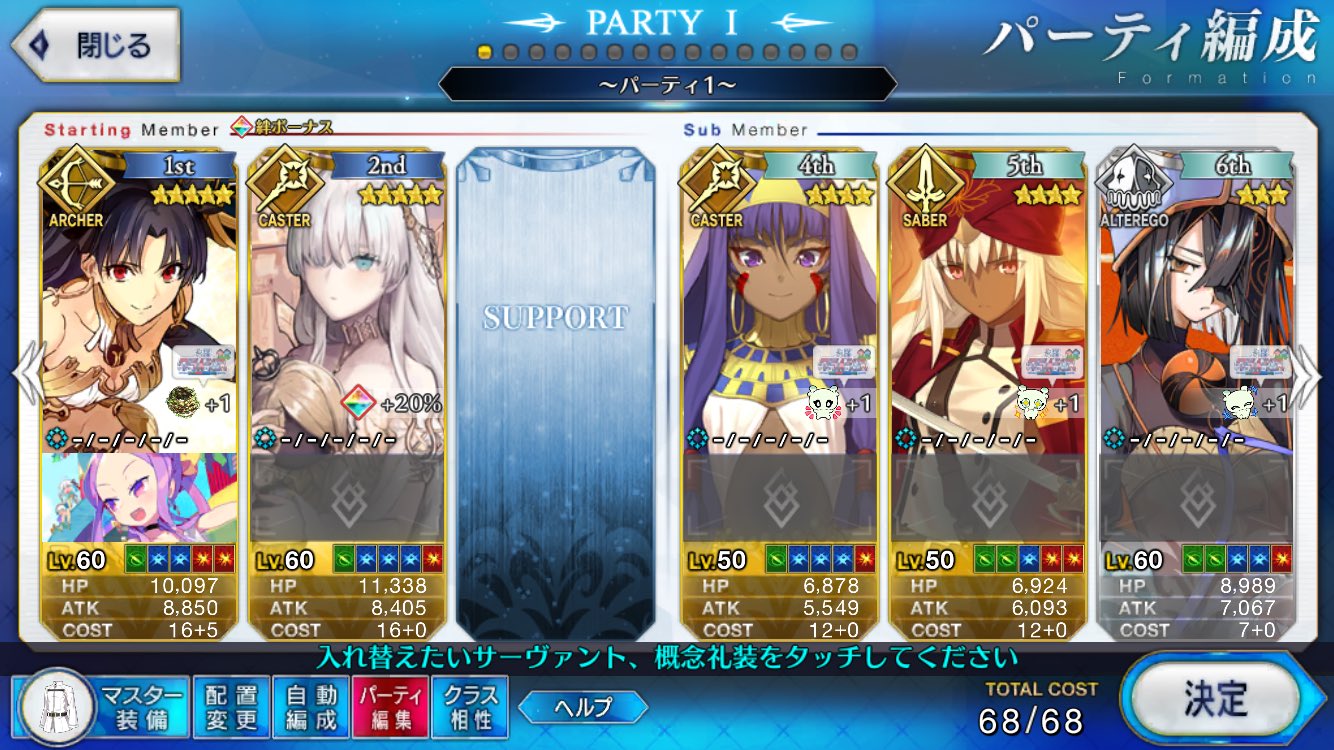
Task: Jump to the second party page dot
Action: pos(510,52)
